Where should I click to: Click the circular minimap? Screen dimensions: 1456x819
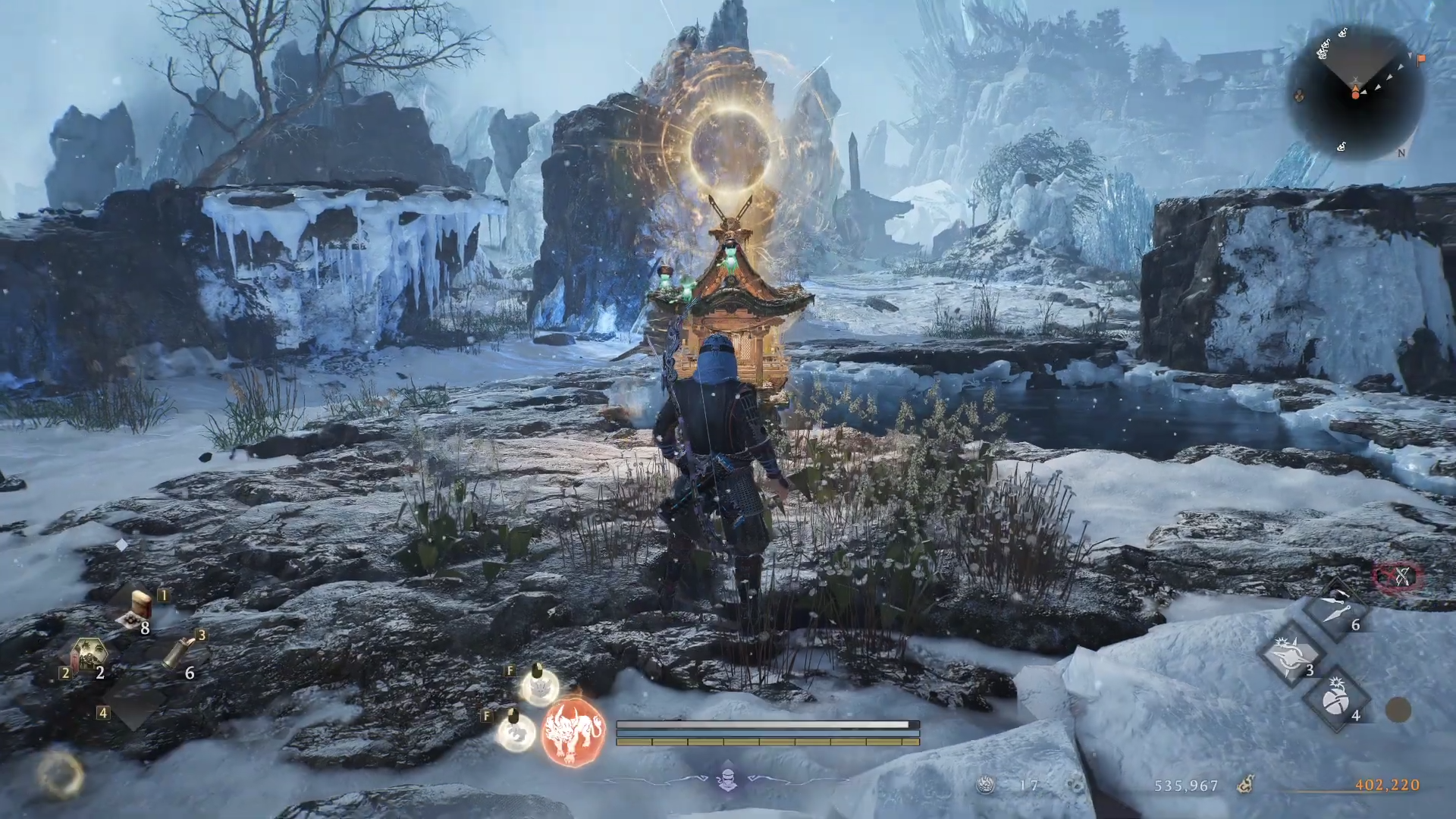(x=1354, y=93)
